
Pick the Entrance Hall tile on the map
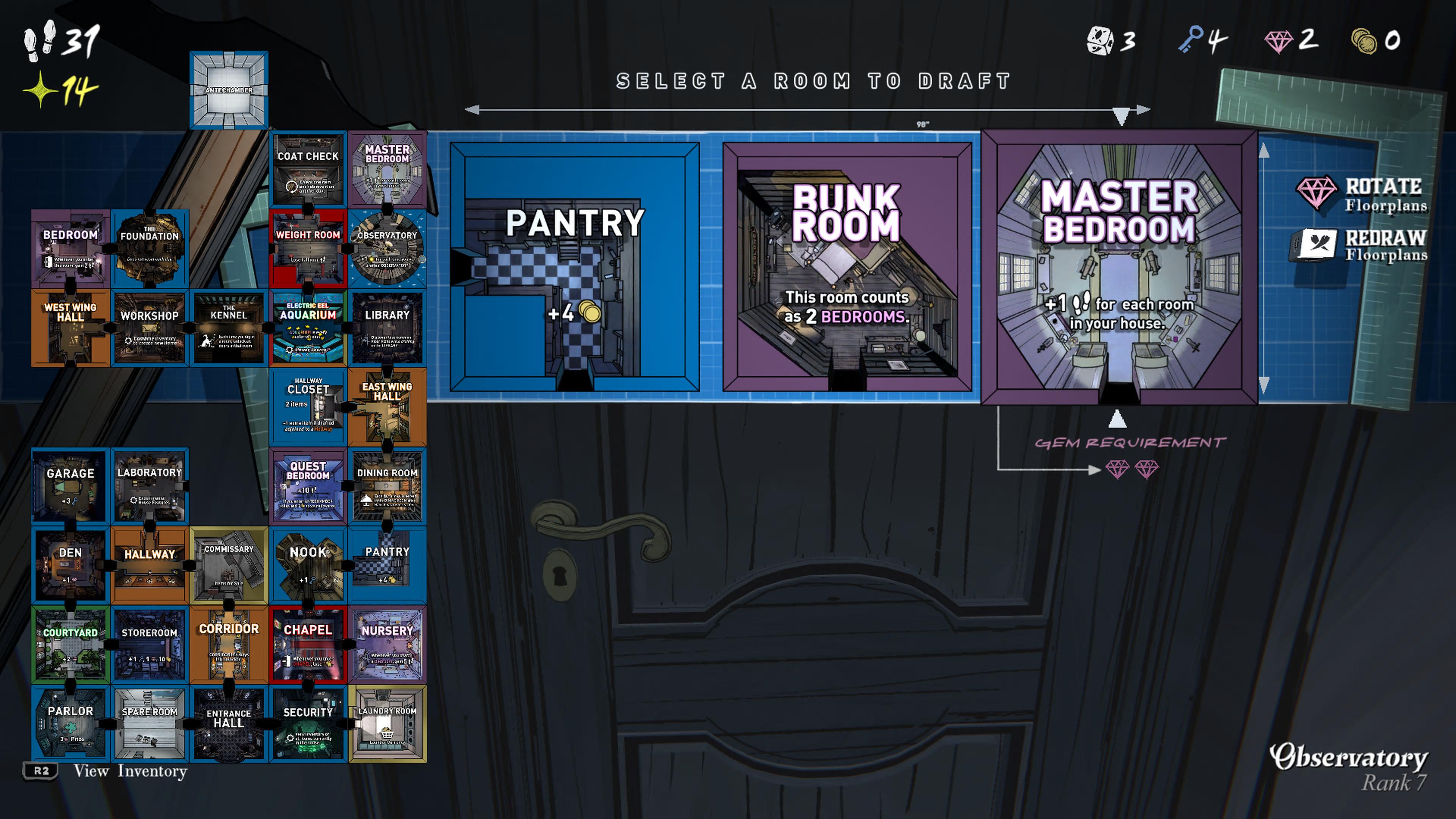[229, 723]
